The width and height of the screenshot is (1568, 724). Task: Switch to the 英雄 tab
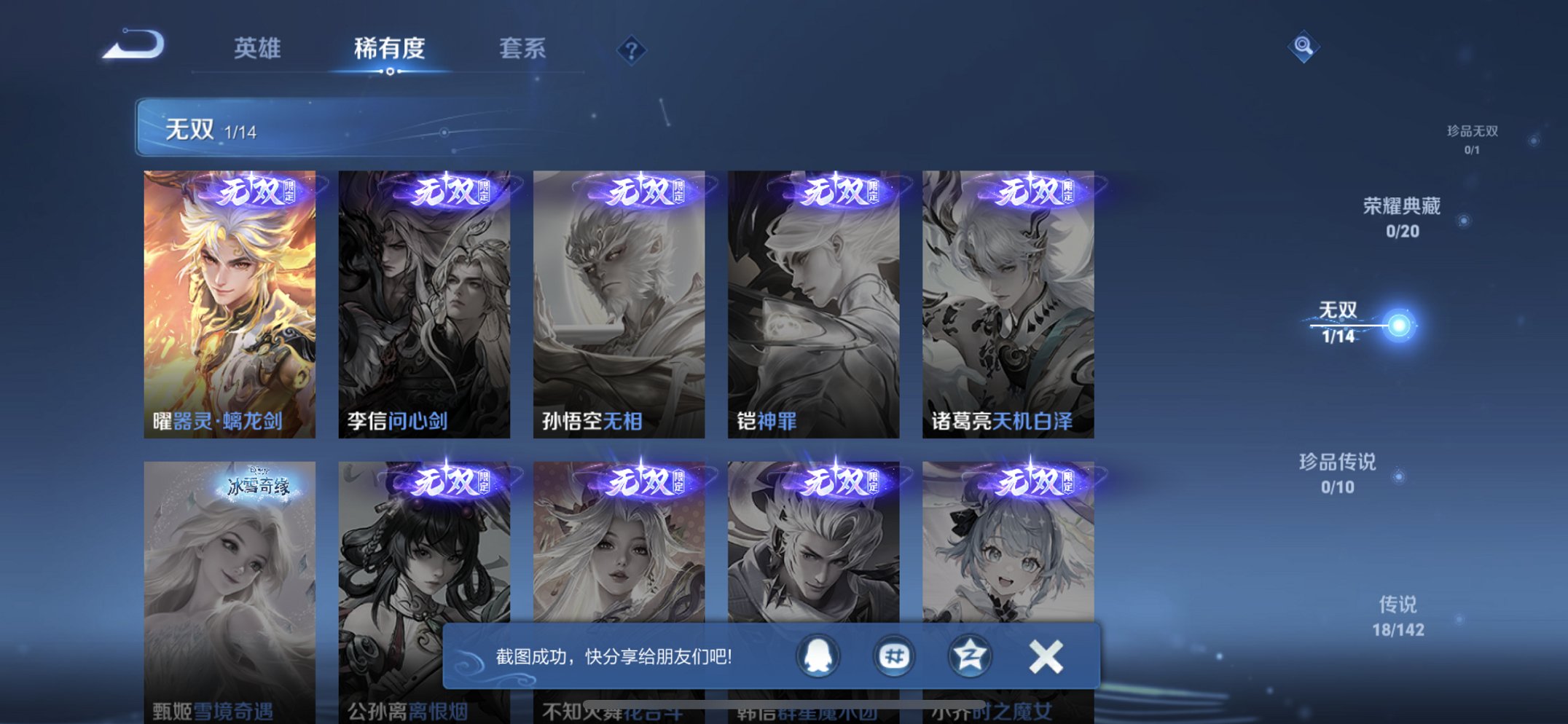(259, 48)
